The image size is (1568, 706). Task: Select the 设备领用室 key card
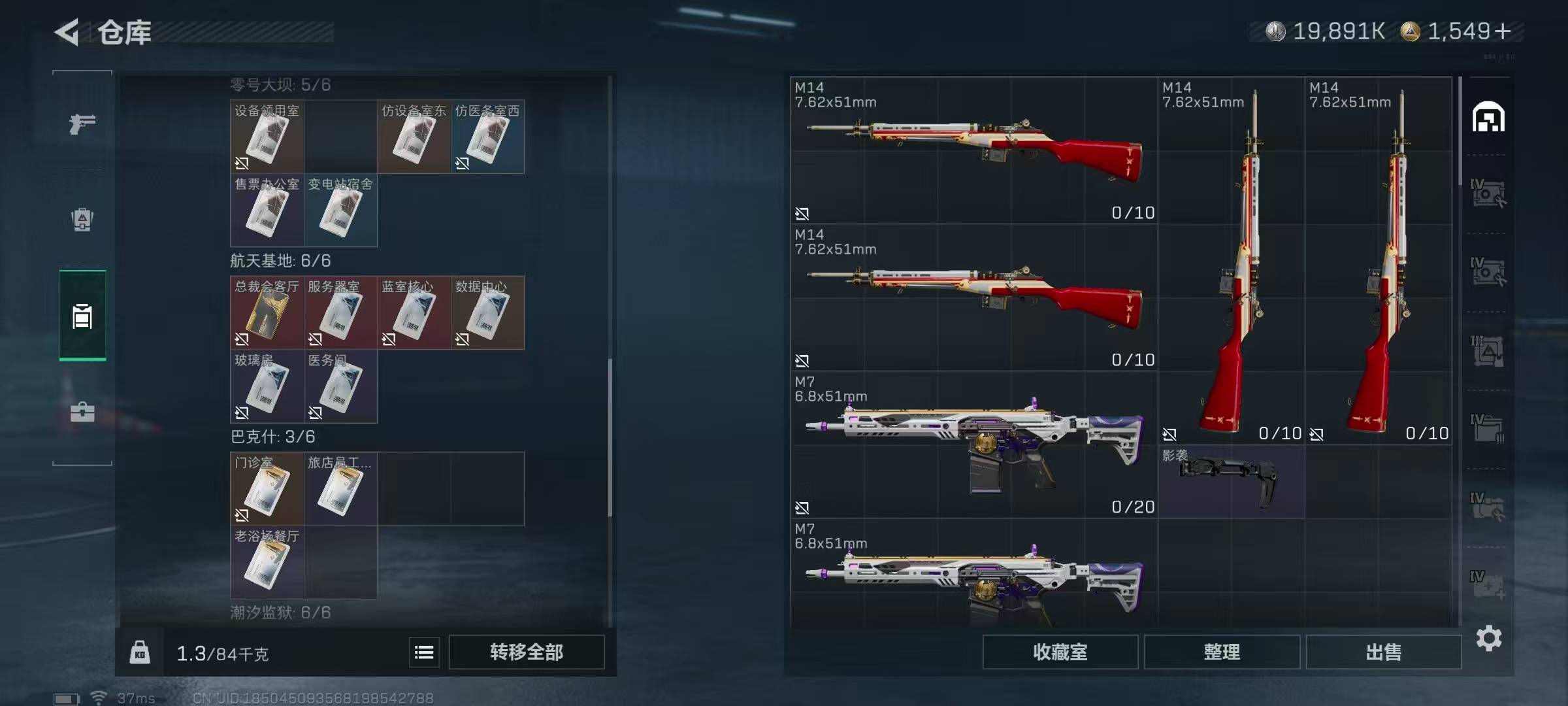pos(267,137)
